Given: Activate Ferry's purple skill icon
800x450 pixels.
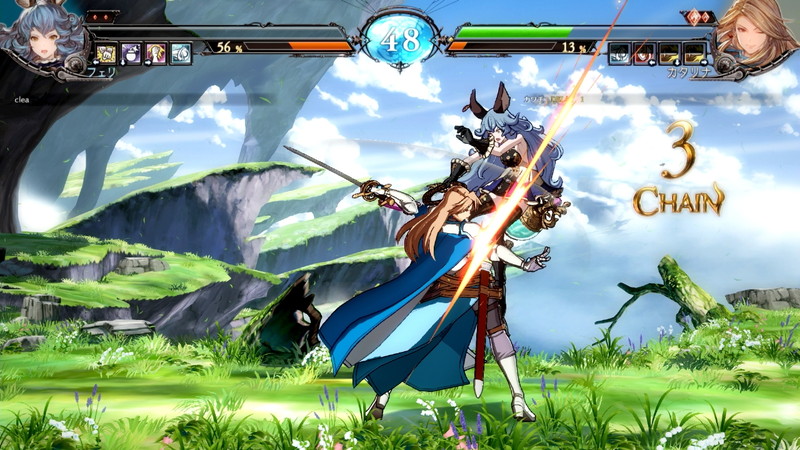Looking at the screenshot, I should tap(132, 54).
